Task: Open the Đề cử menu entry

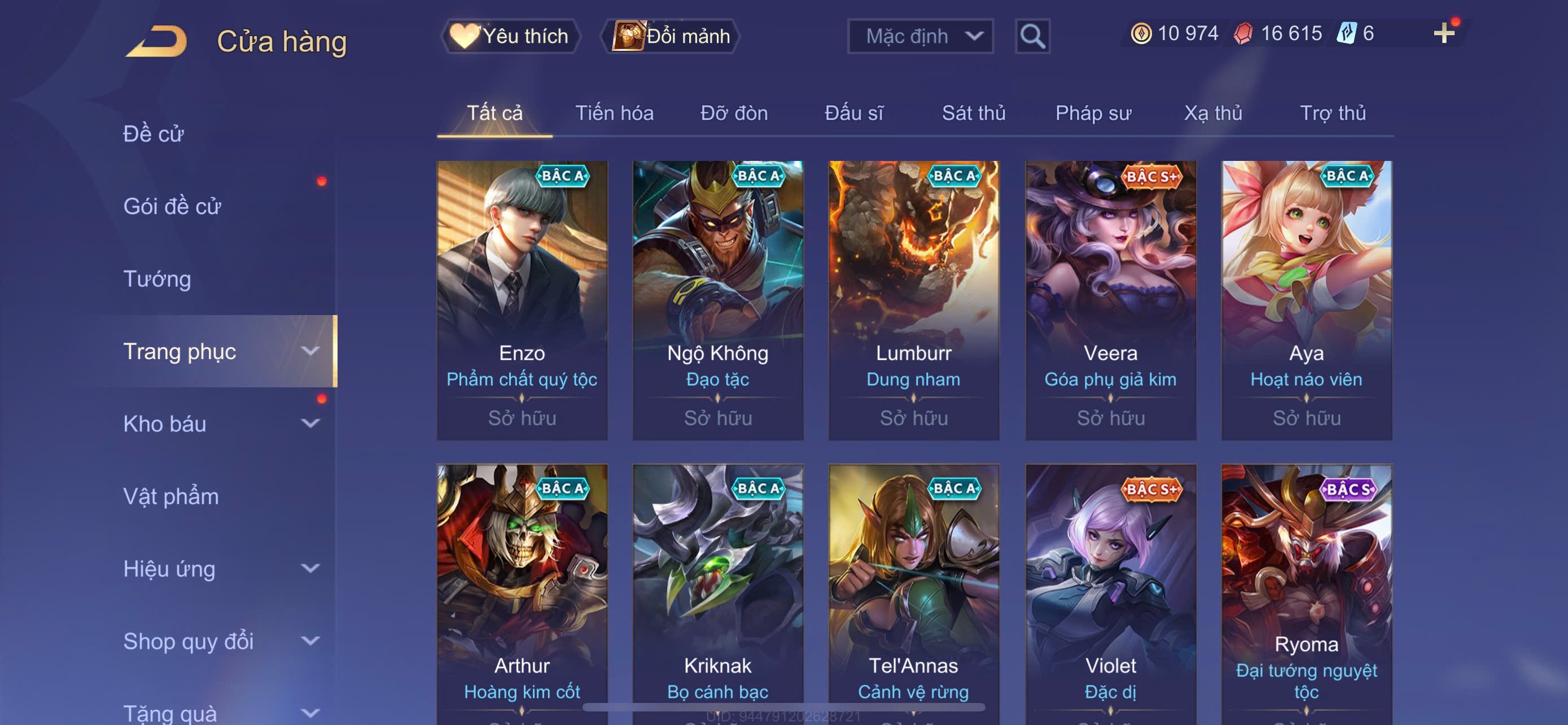Action: 154,133
